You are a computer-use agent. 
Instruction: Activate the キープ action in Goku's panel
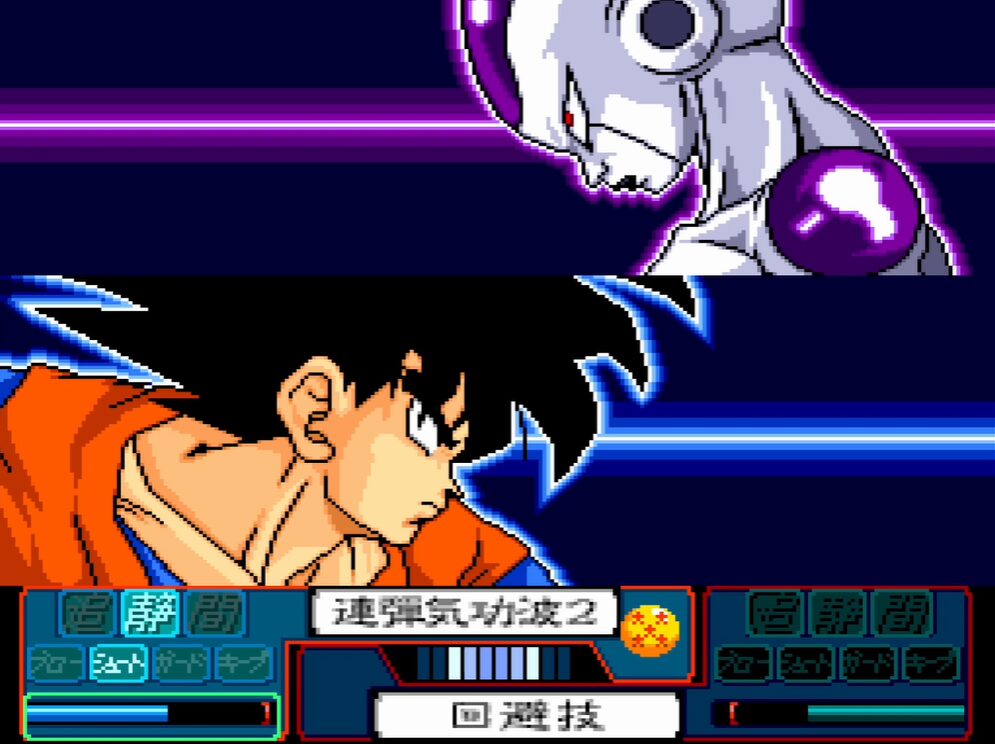click(x=243, y=662)
